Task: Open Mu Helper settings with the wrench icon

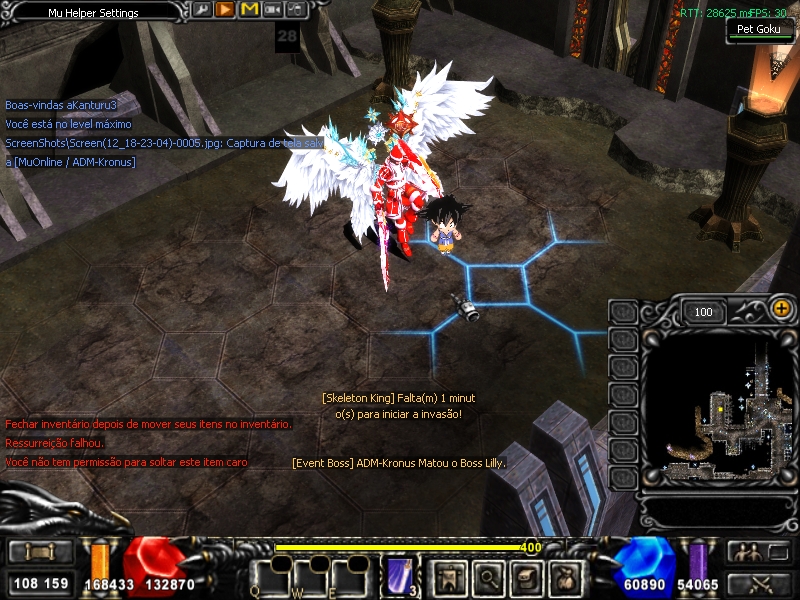Action: (x=202, y=11)
